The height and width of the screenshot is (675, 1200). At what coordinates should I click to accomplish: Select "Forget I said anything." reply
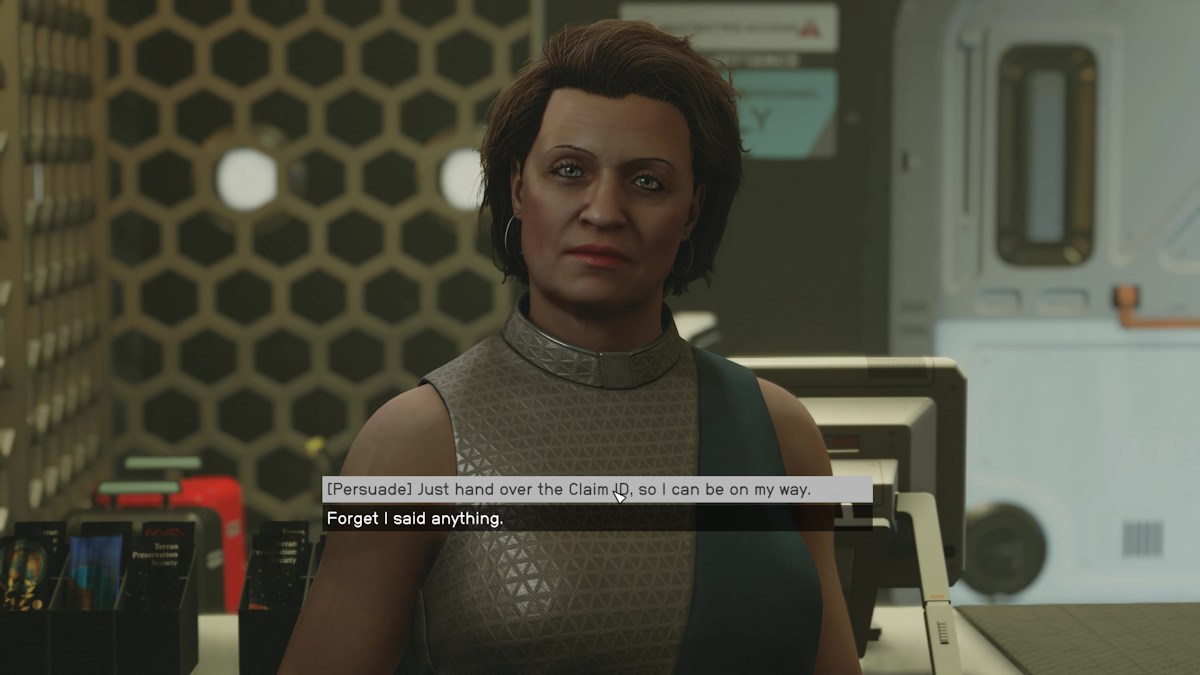pyautogui.click(x=415, y=518)
